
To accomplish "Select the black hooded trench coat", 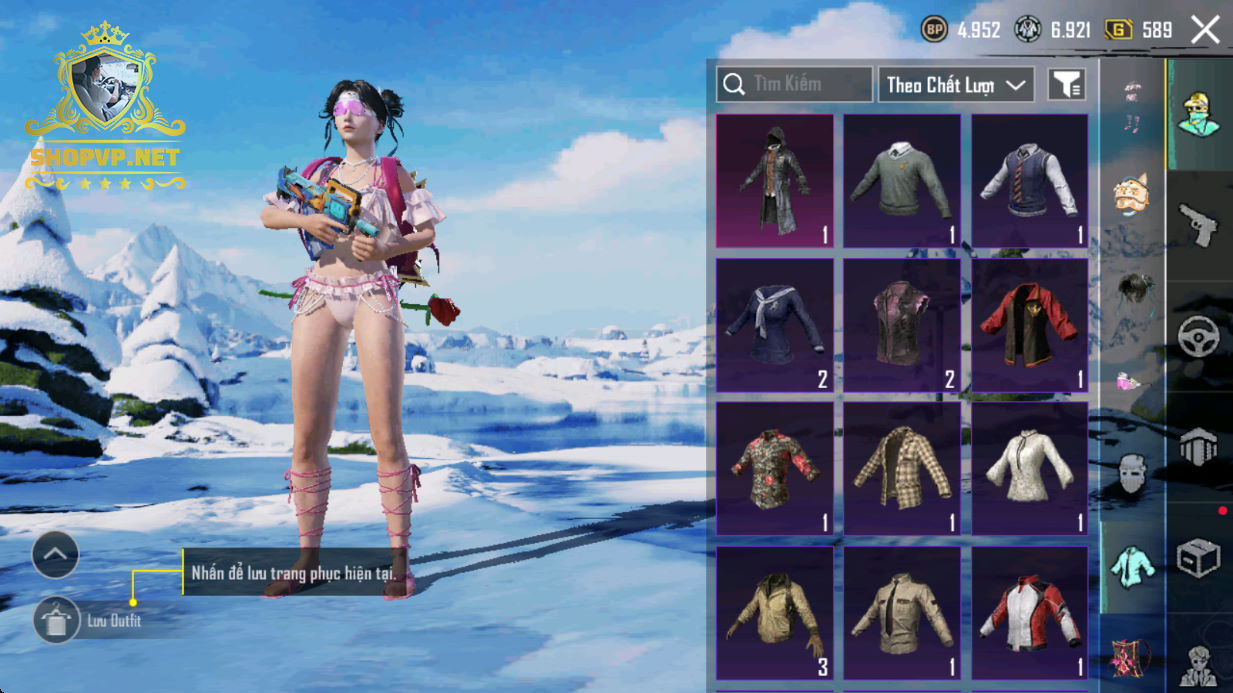I will click(x=775, y=181).
